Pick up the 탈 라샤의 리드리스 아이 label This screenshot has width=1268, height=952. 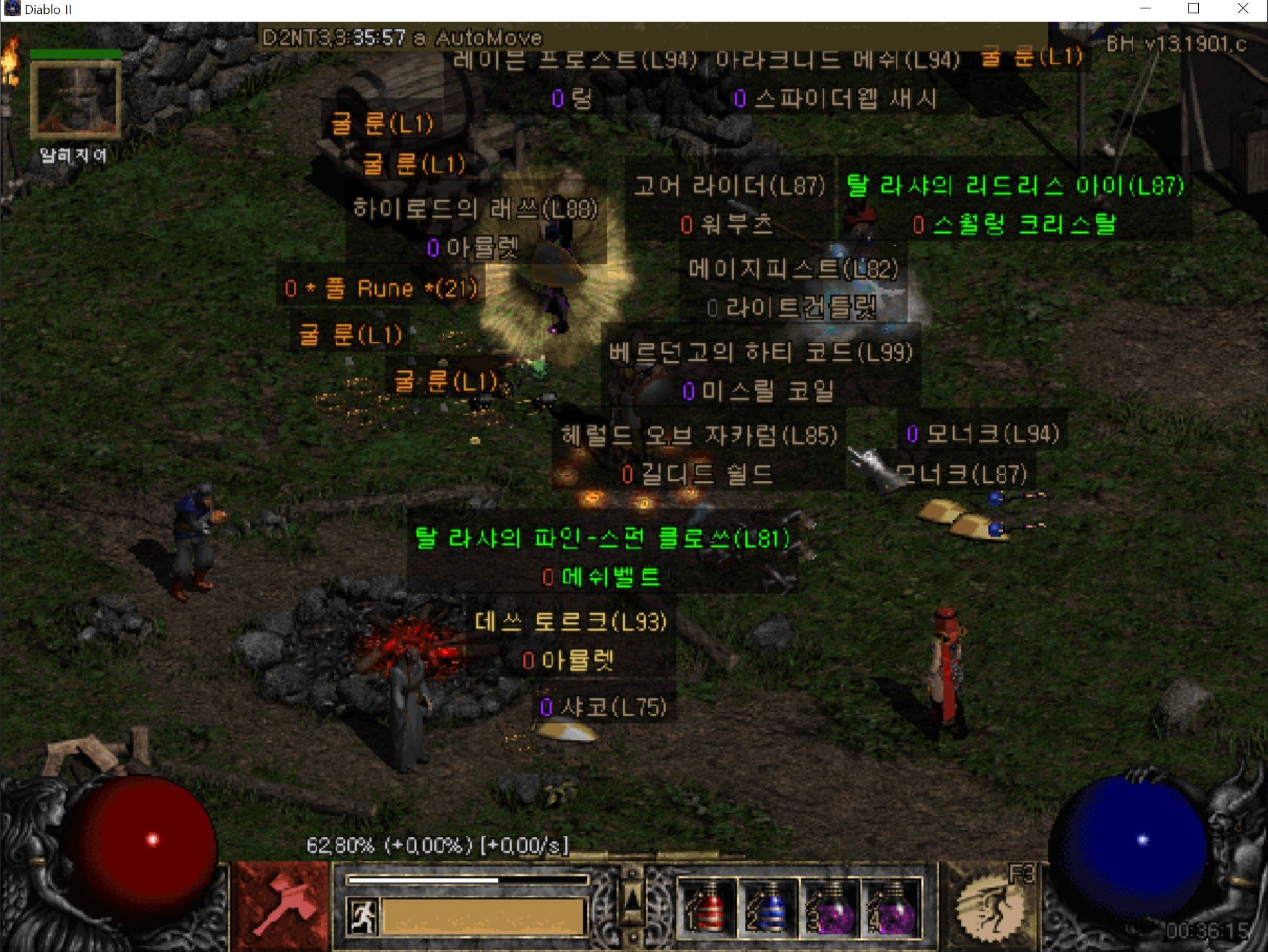point(1015,186)
